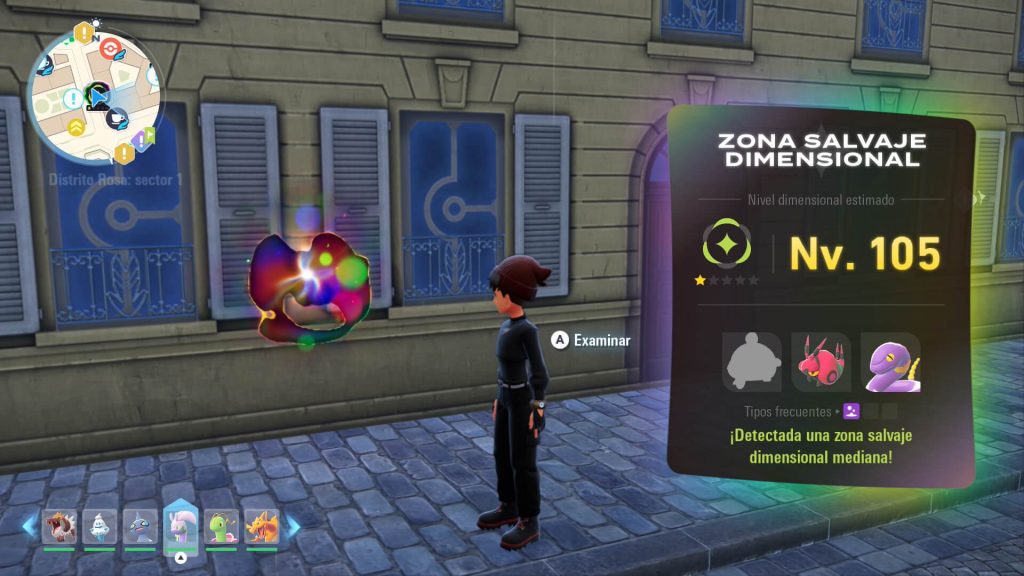The width and height of the screenshot is (1024, 576).
Task: Click the green dimensional zone emblem
Action: click(727, 246)
